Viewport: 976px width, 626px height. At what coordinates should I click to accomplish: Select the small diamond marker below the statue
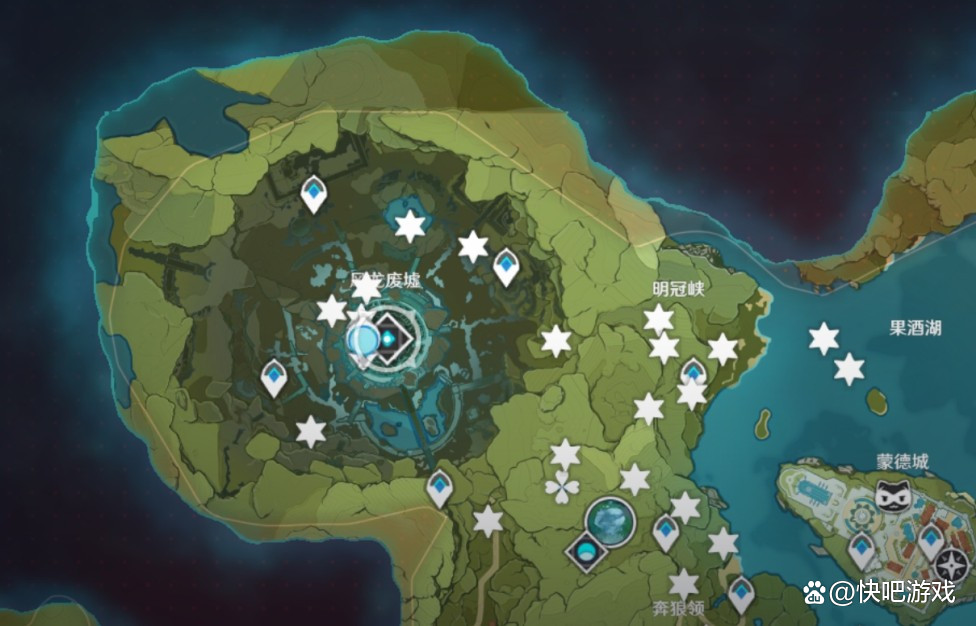pos(585,551)
